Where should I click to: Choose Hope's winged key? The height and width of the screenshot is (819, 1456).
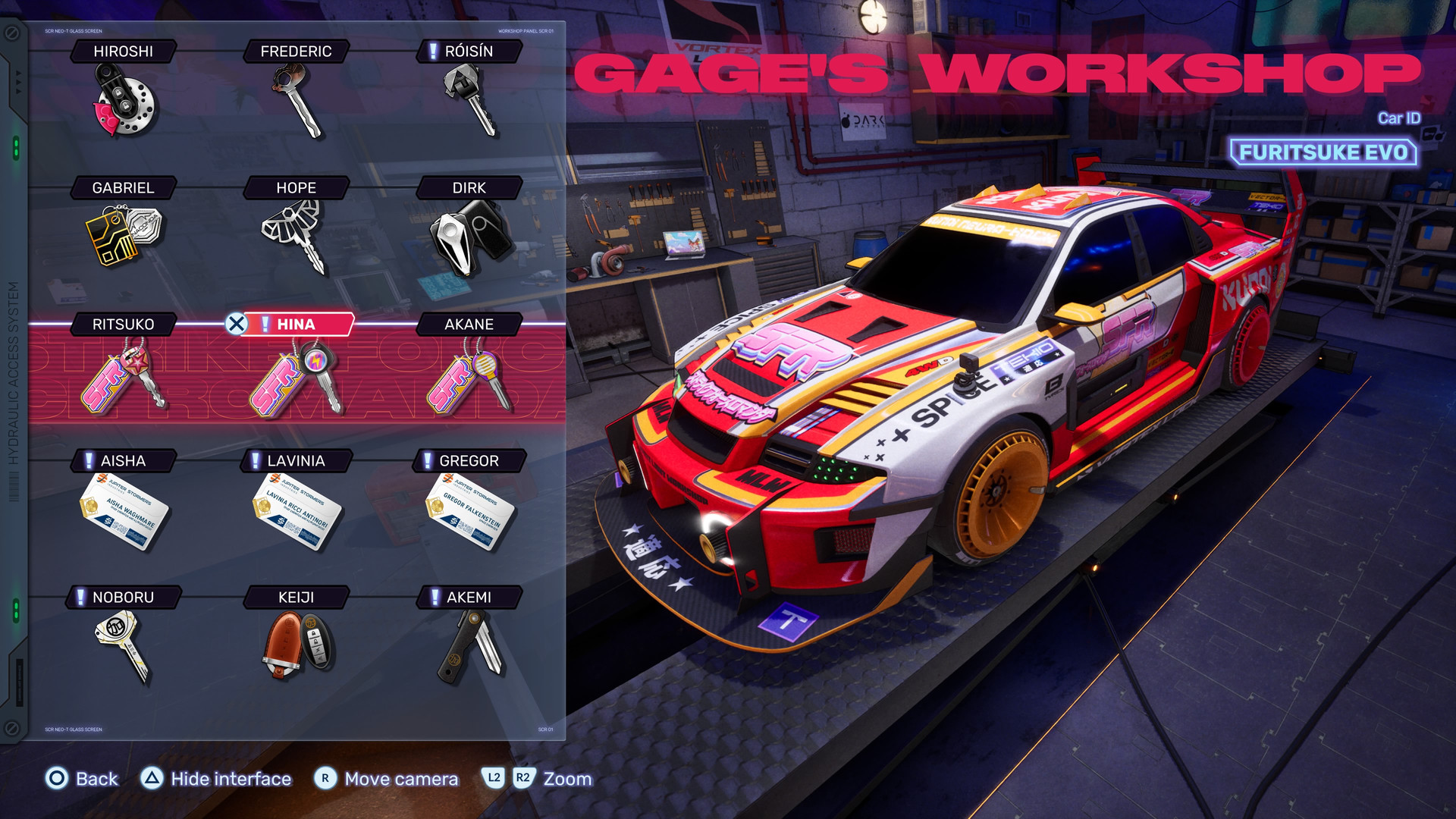pos(297,235)
